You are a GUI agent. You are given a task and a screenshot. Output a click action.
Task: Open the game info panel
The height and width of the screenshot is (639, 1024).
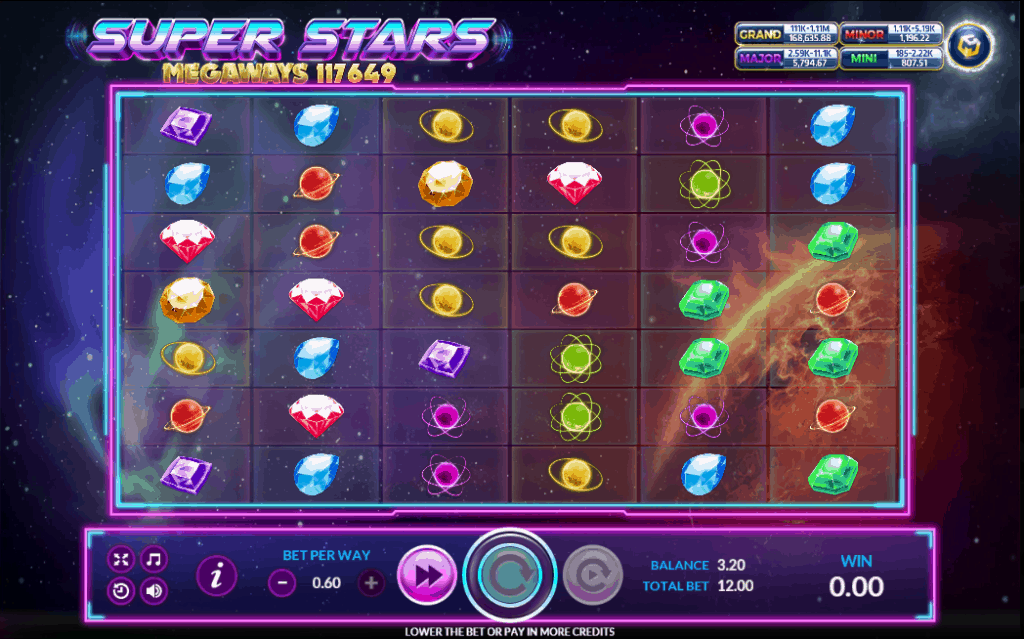[x=217, y=575]
